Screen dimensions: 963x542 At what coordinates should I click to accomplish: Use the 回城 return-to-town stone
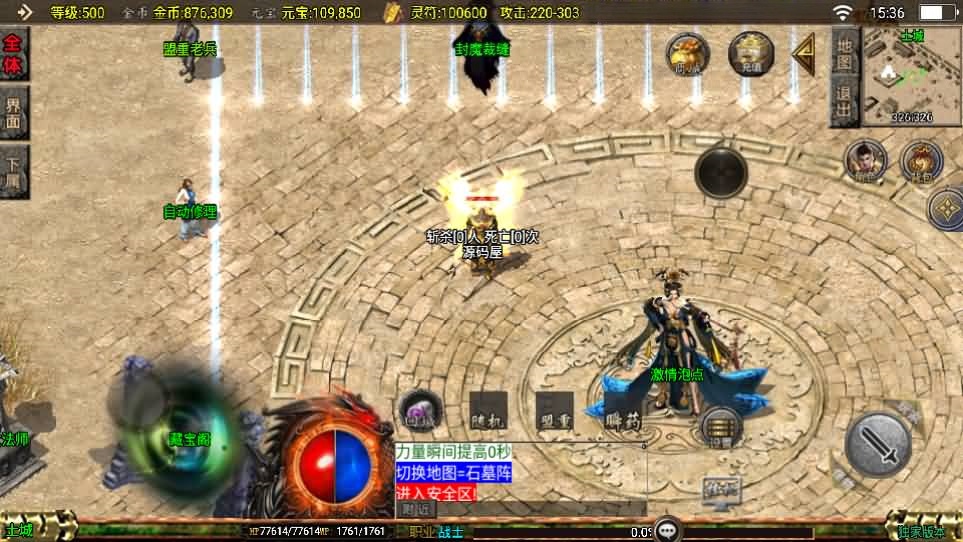pyautogui.click(x=420, y=410)
